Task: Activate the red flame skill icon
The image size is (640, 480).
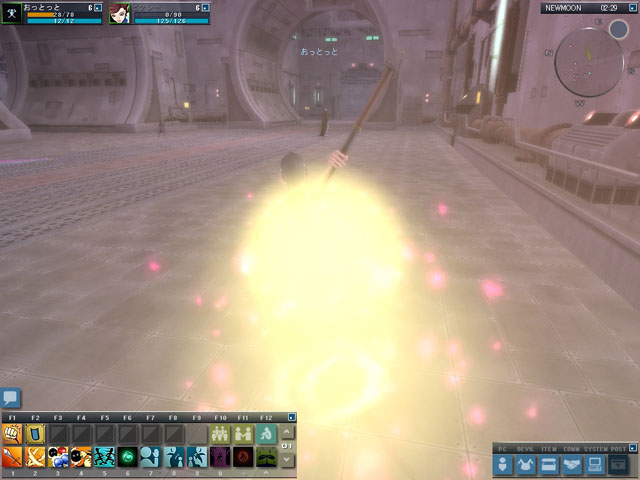Action: click(243, 457)
